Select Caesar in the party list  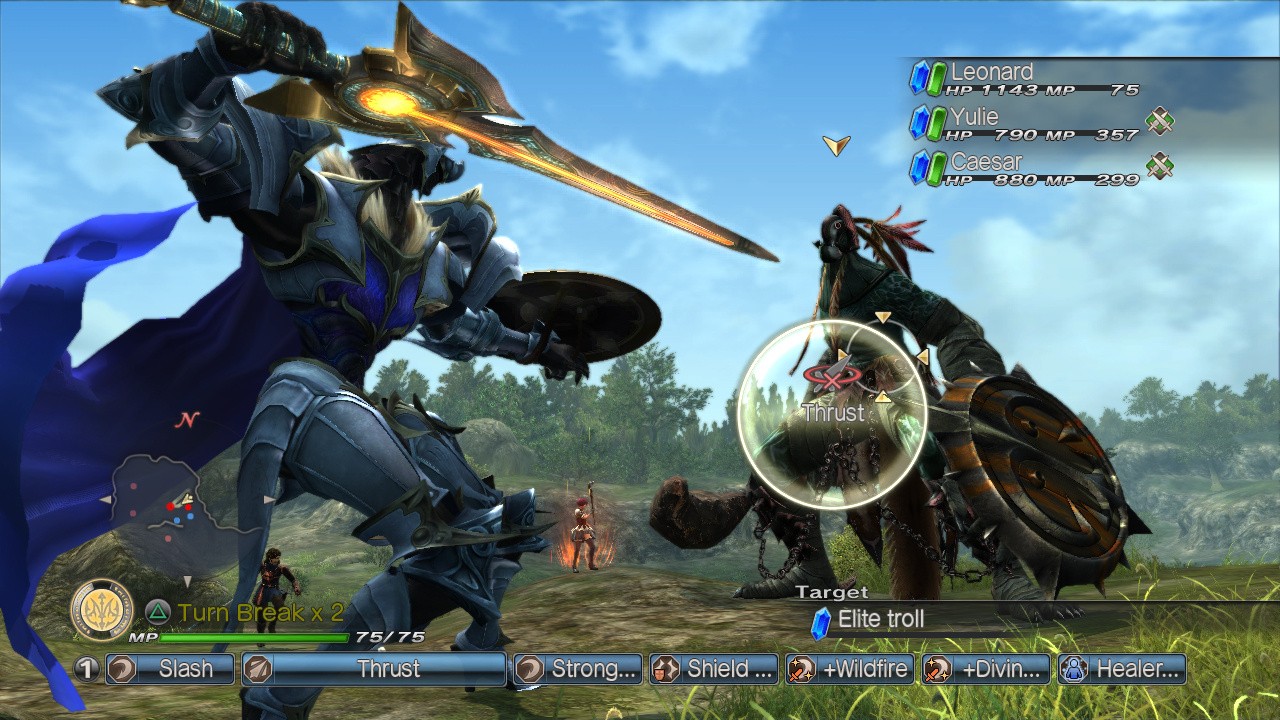pyautogui.click(x=1025, y=168)
